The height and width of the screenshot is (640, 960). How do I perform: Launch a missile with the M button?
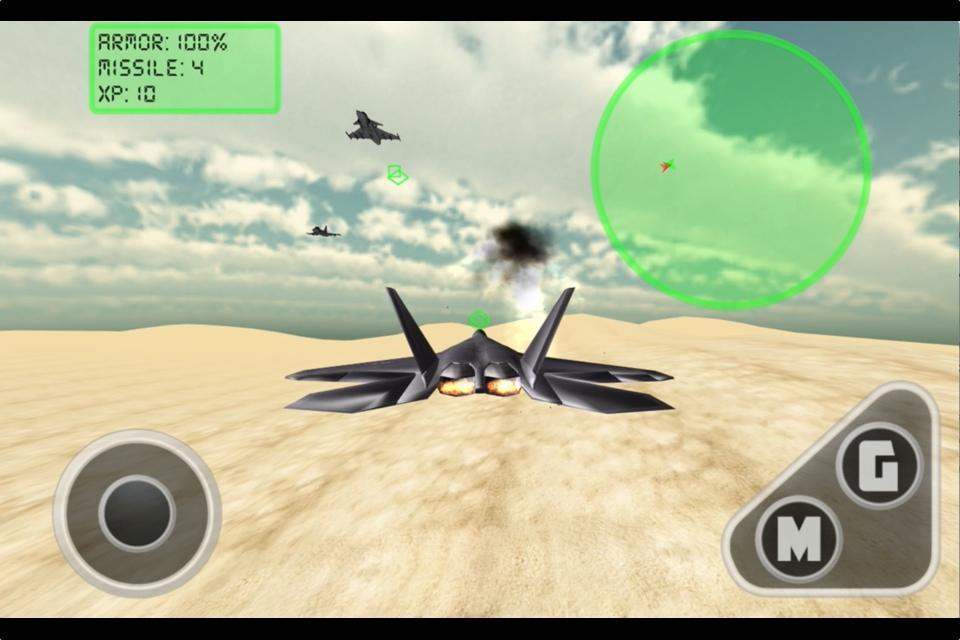click(798, 539)
